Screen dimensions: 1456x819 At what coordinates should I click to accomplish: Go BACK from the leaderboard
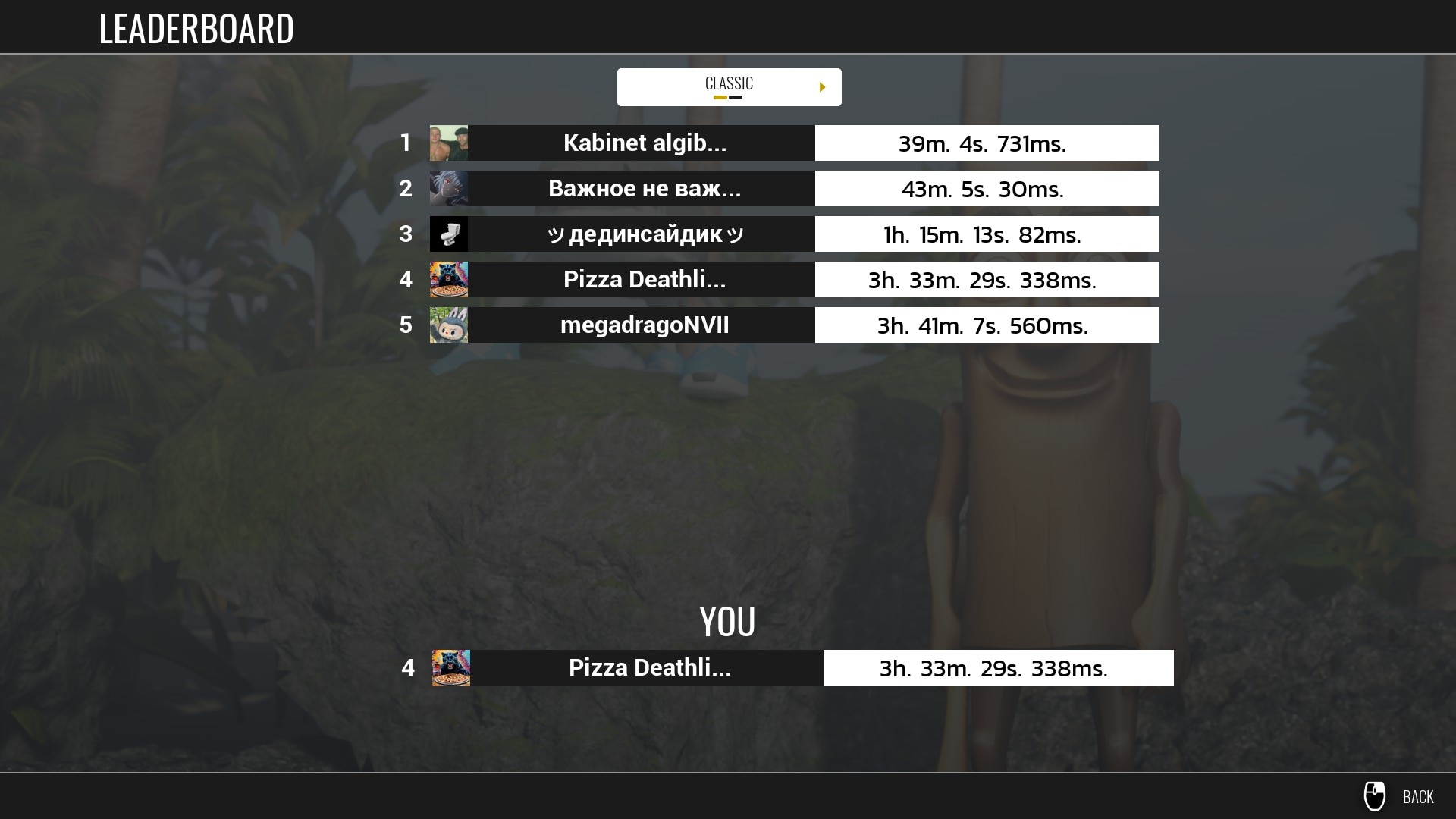(x=1417, y=796)
